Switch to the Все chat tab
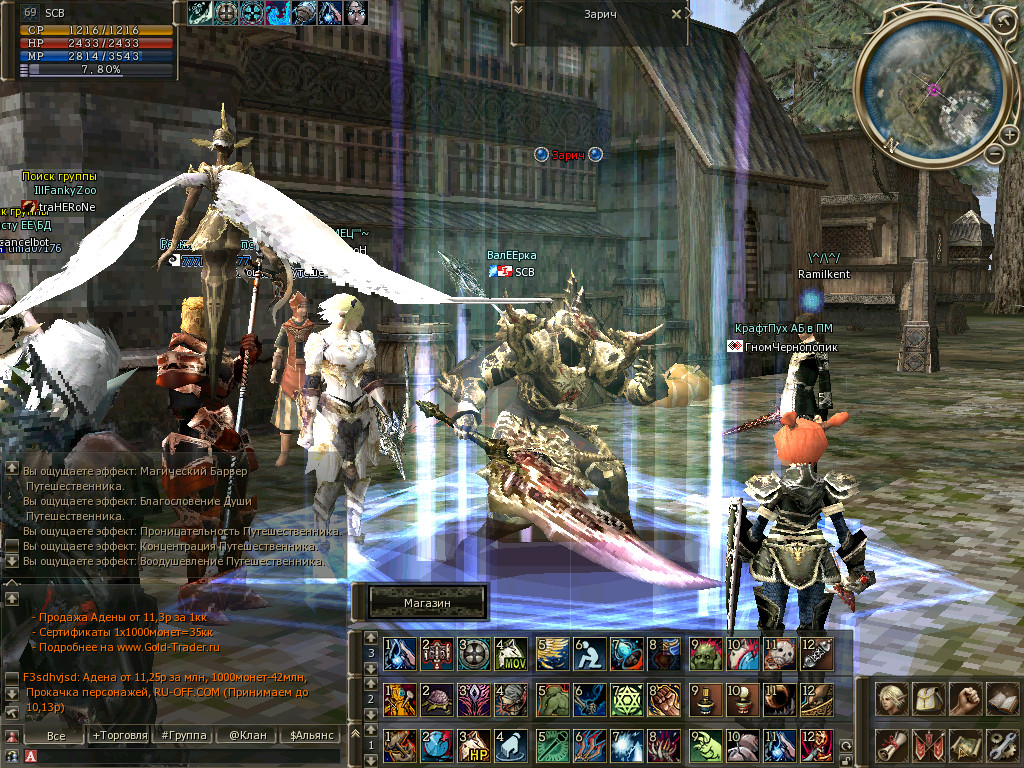This screenshot has height=768, width=1024. 57,735
